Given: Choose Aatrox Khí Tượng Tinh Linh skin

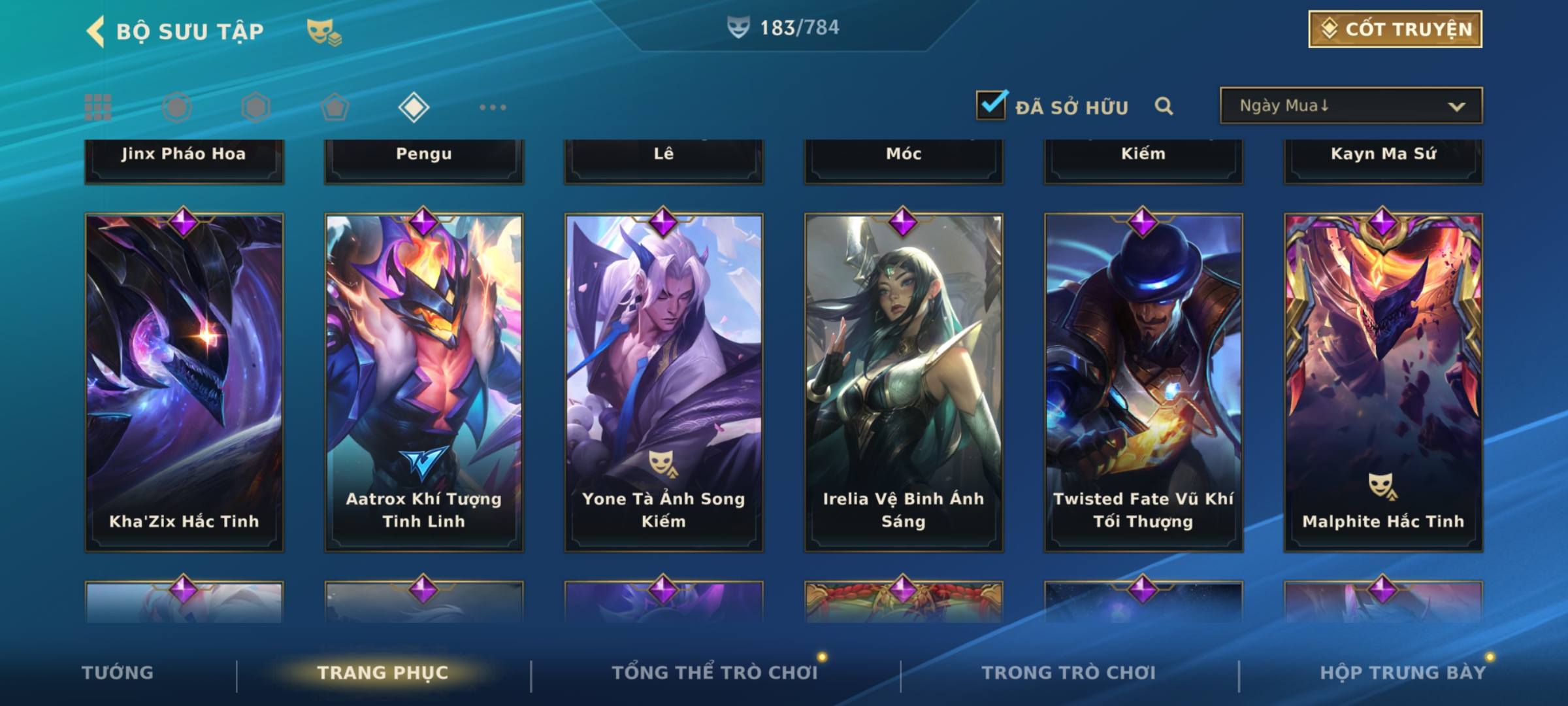Looking at the screenshot, I should (424, 382).
